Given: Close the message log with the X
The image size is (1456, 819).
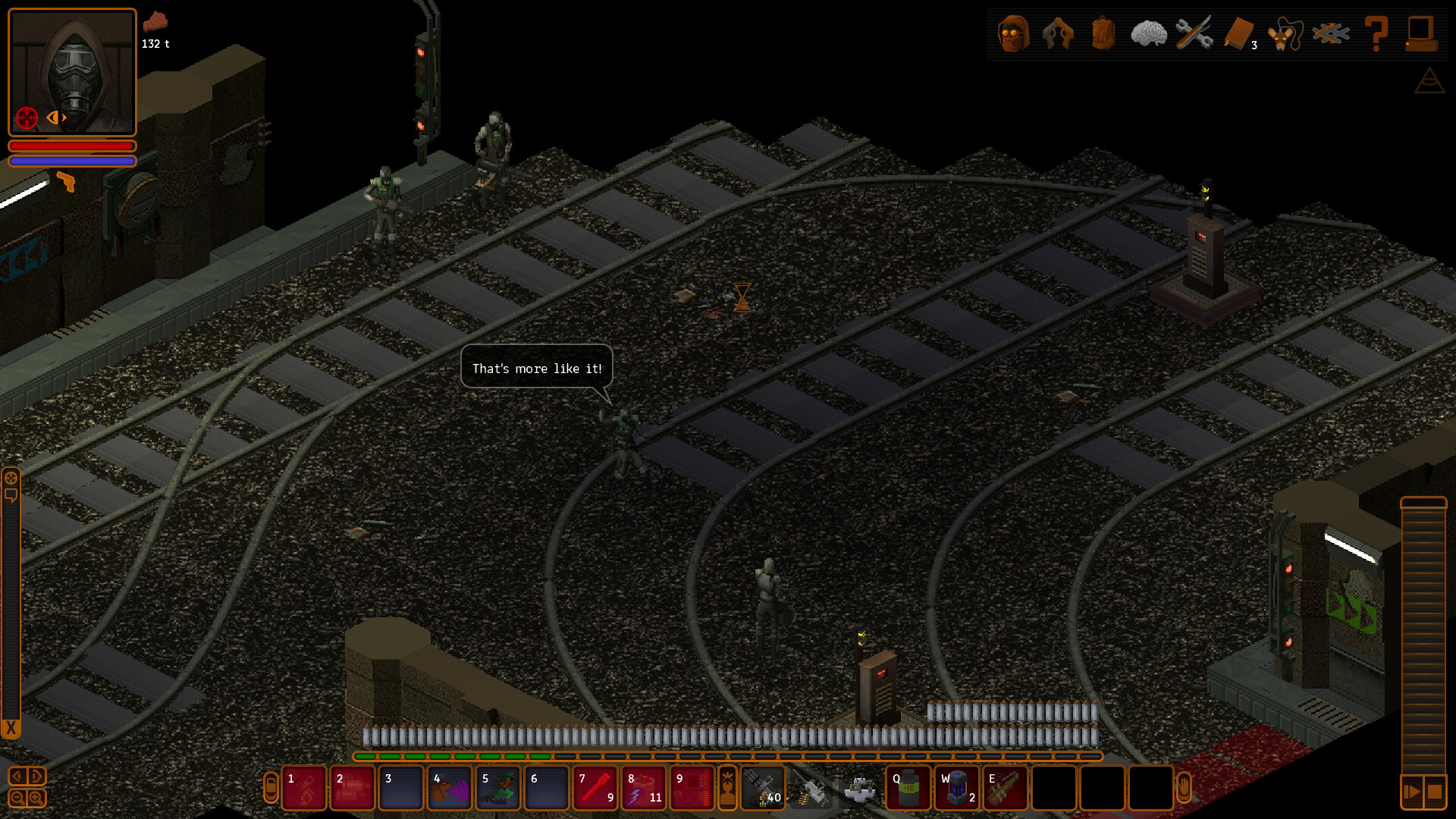Looking at the screenshot, I should (10, 726).
